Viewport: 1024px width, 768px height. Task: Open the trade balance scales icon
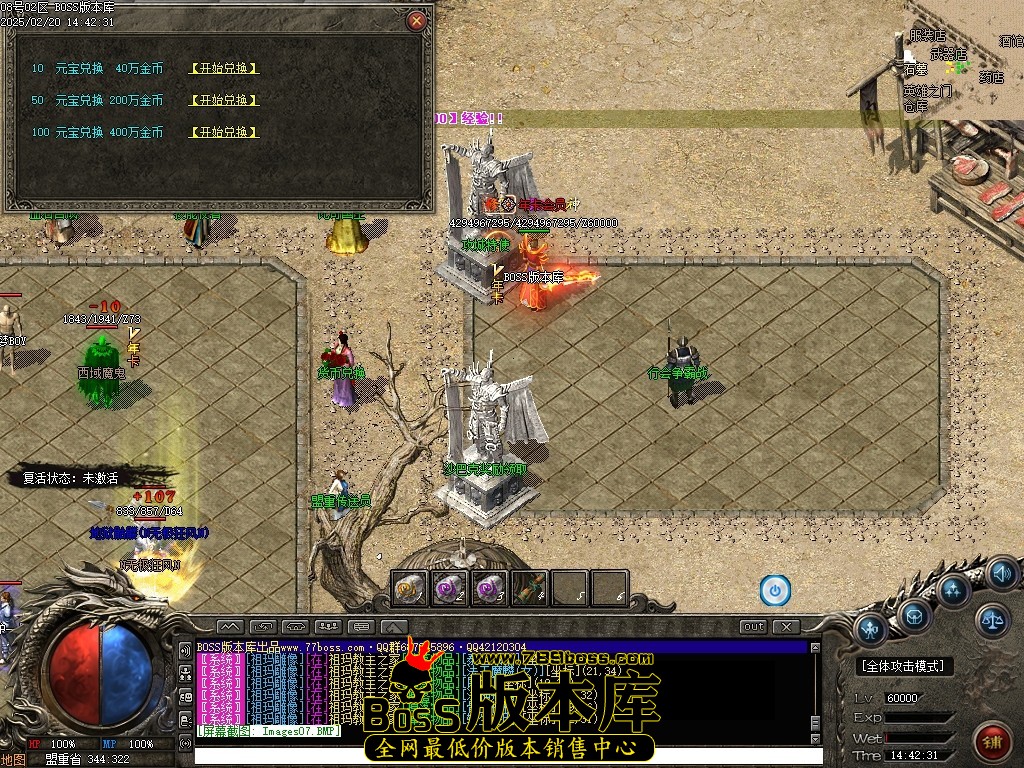coord(992,619)
